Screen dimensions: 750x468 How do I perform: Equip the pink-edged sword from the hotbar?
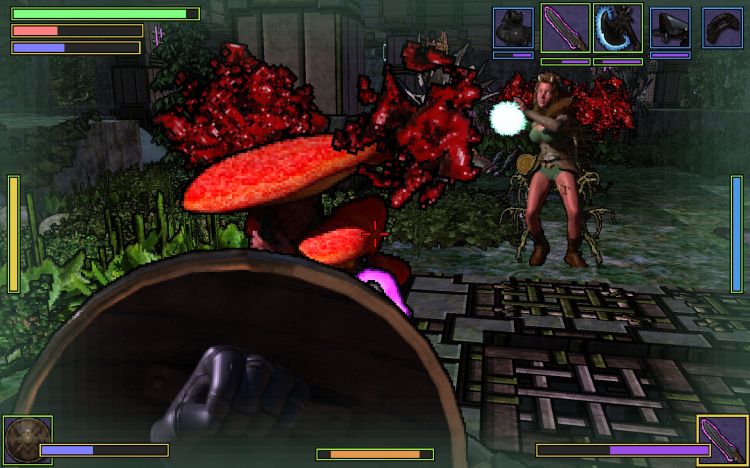click(x=565, y=27)
